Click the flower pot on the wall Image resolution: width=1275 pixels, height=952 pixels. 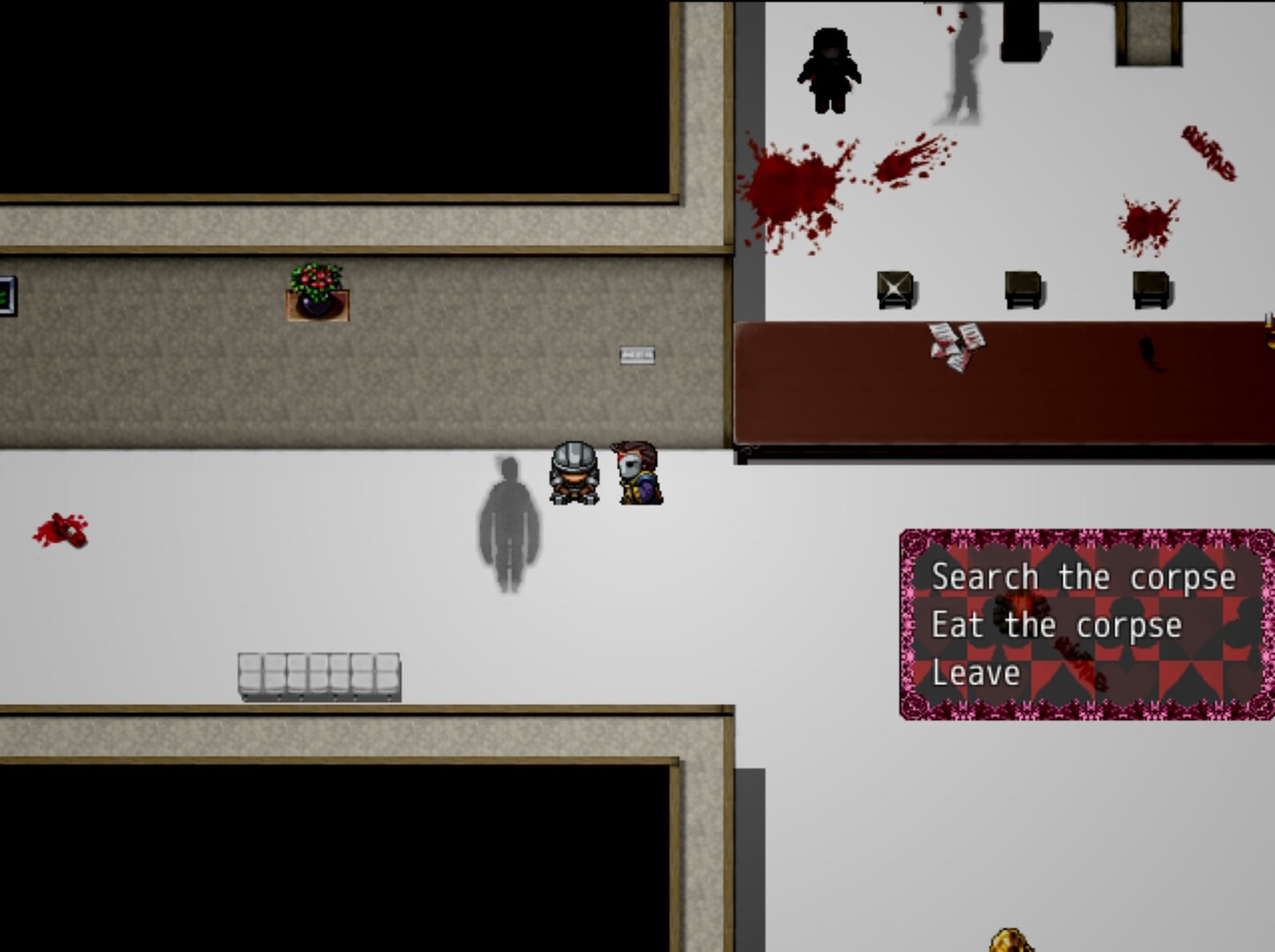point(315,291)
